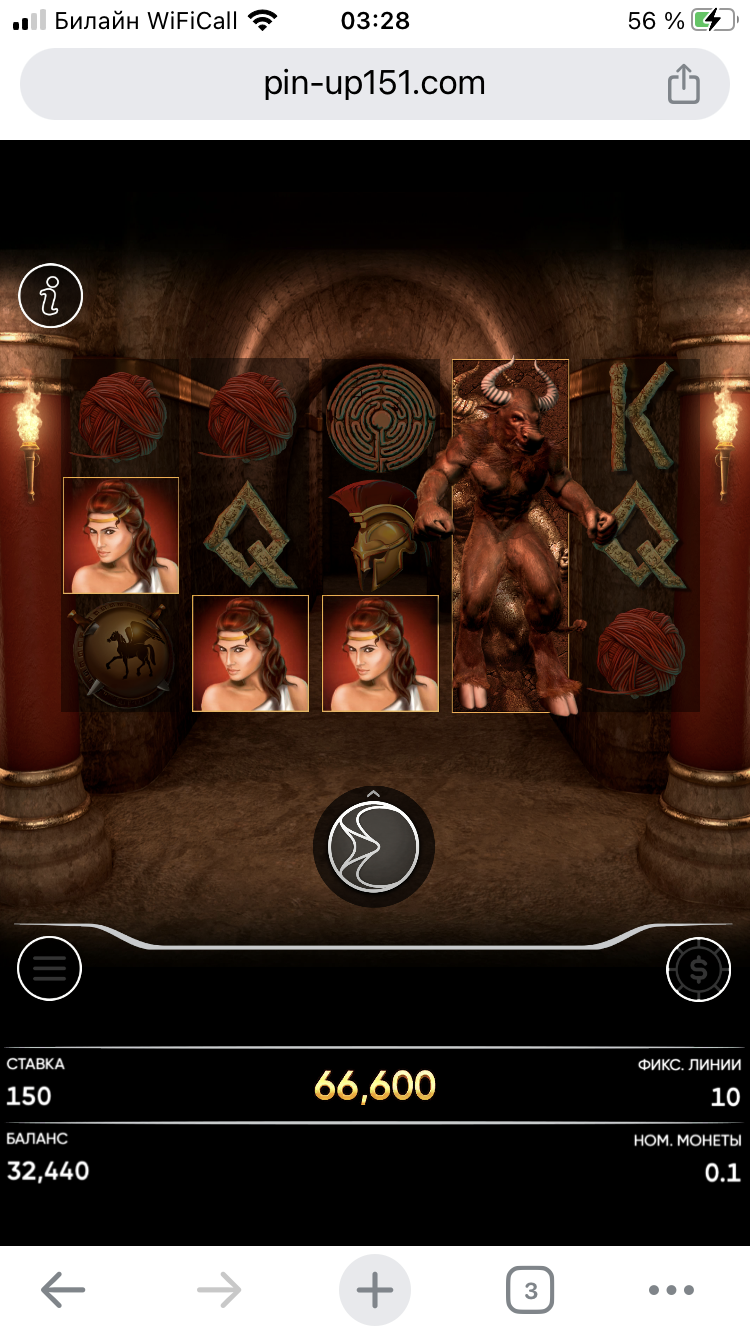Expand the arrow above the spin button

tap(374, 793)
